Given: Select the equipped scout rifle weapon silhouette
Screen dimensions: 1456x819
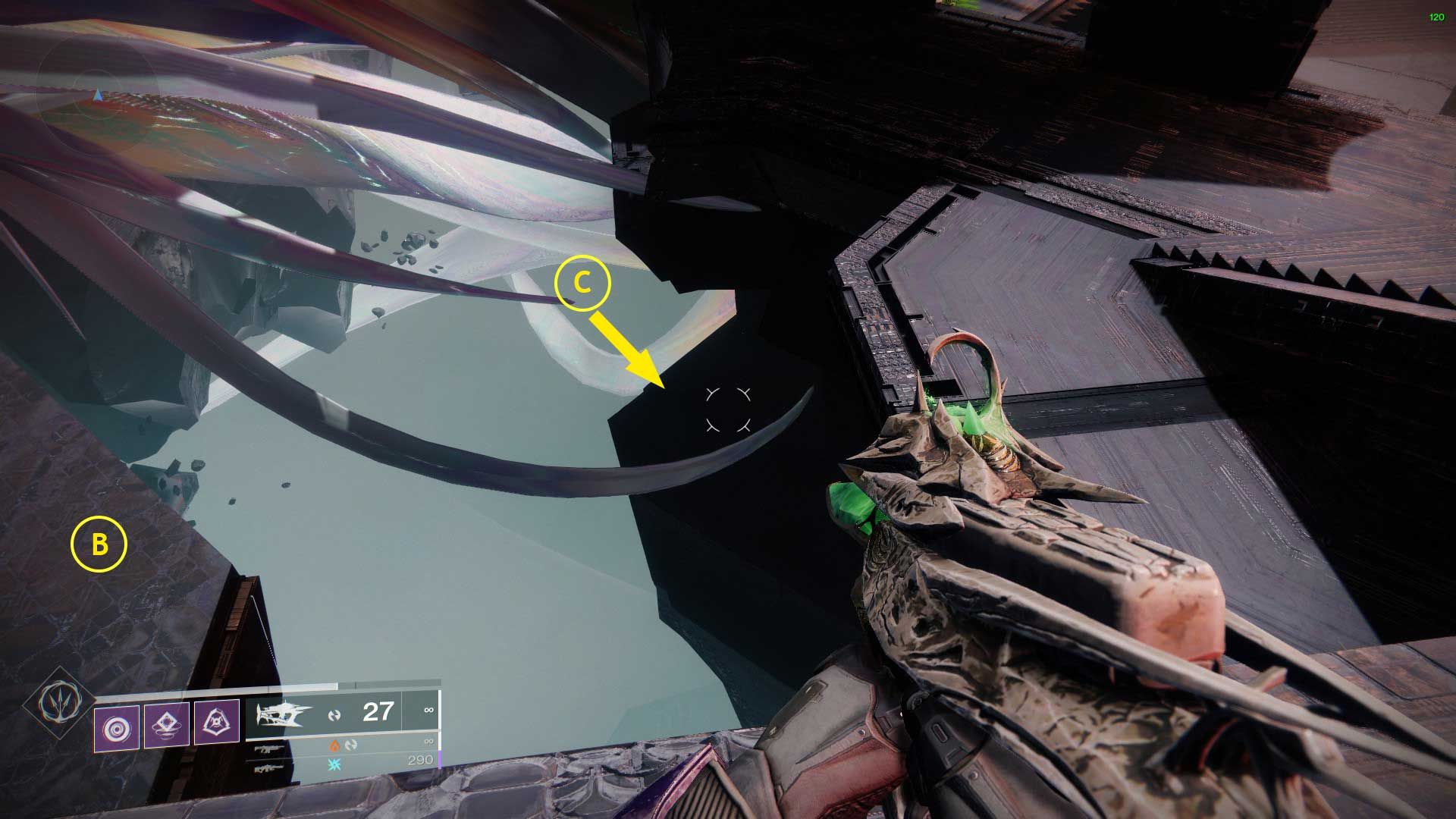Looking at the screenshot, I should [283, 715].
